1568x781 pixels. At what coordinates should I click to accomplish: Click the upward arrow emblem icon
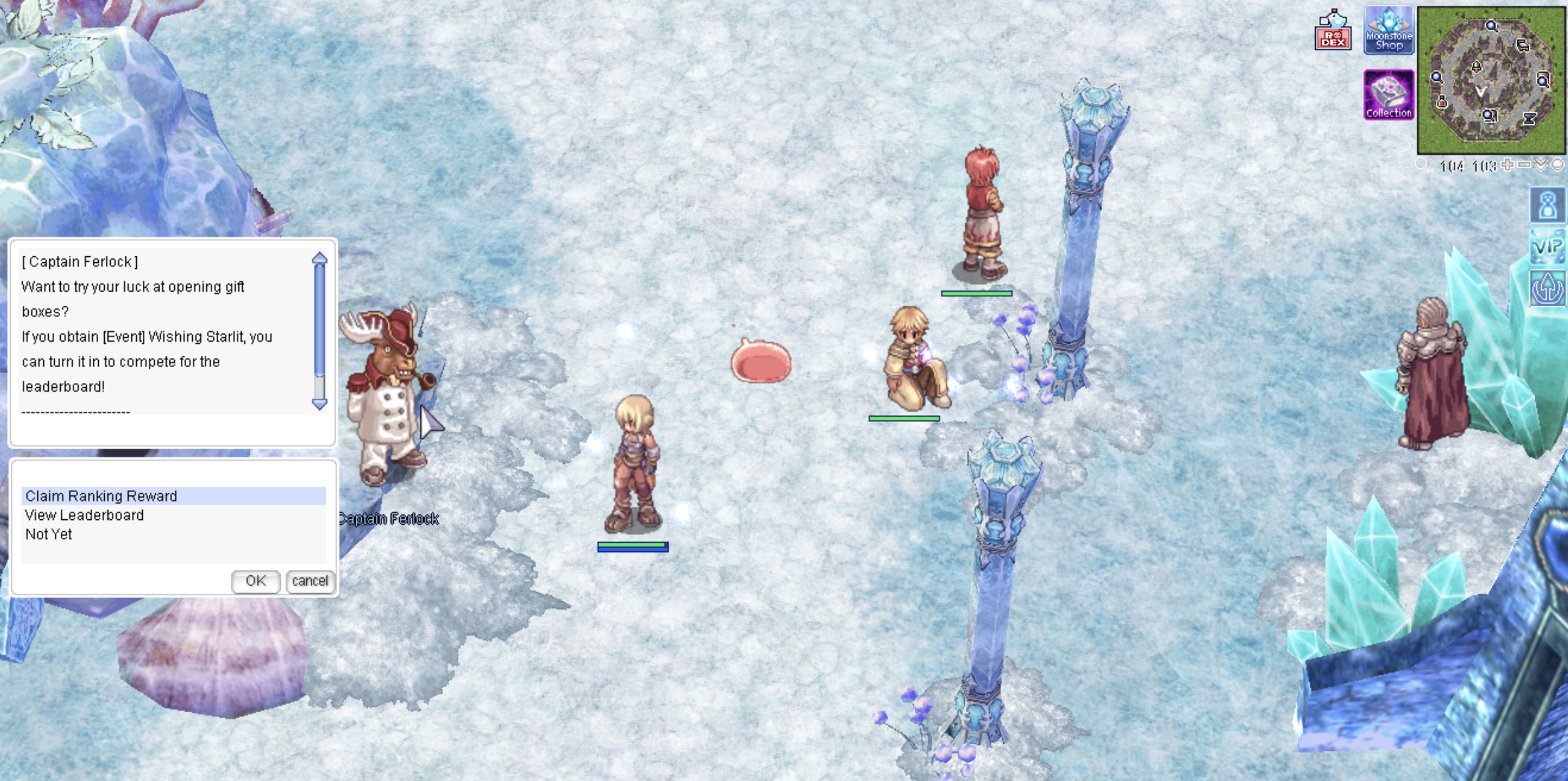(x=1547, y=288)
